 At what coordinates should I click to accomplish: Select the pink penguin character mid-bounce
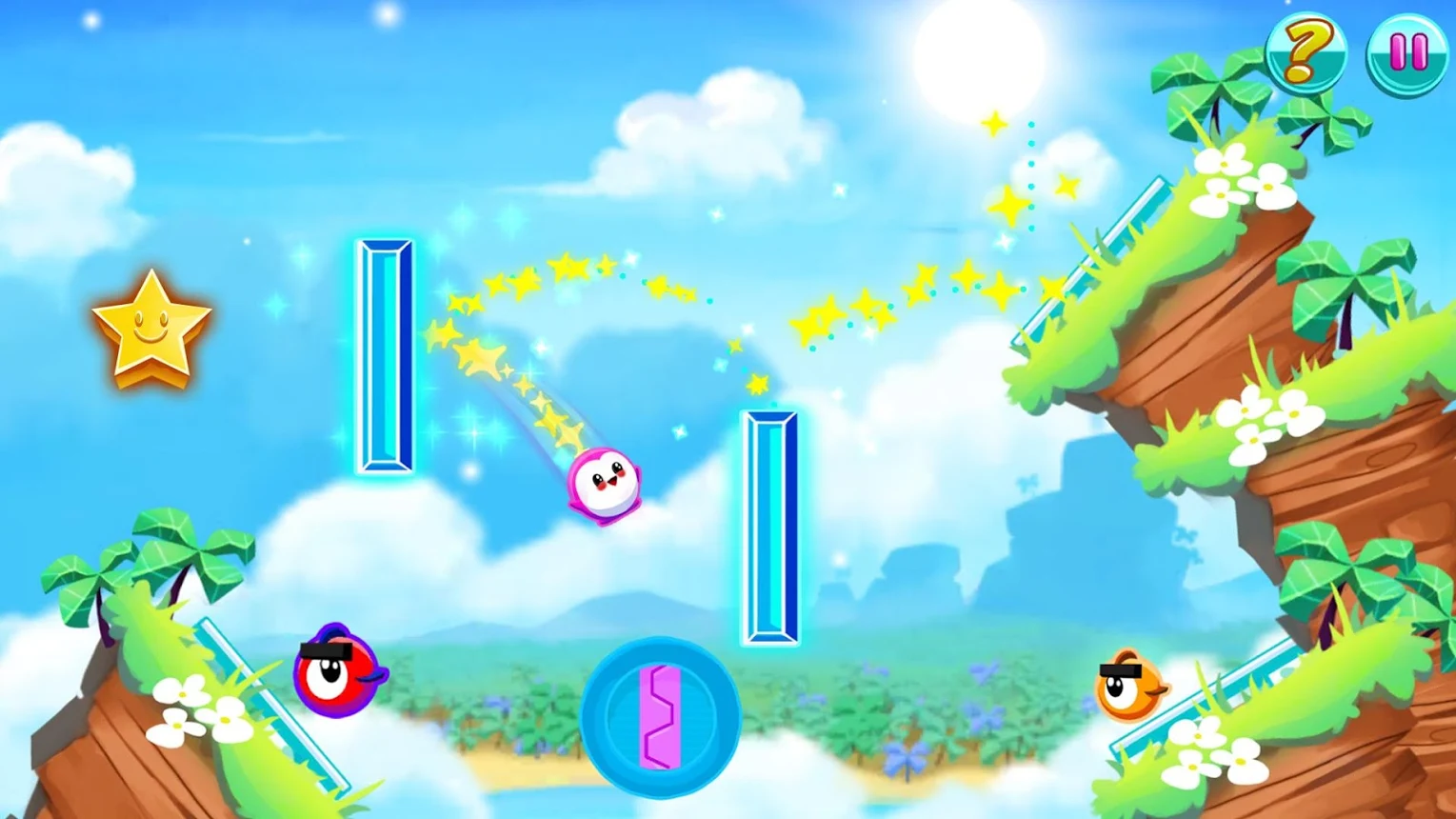[x=603, y=486]
